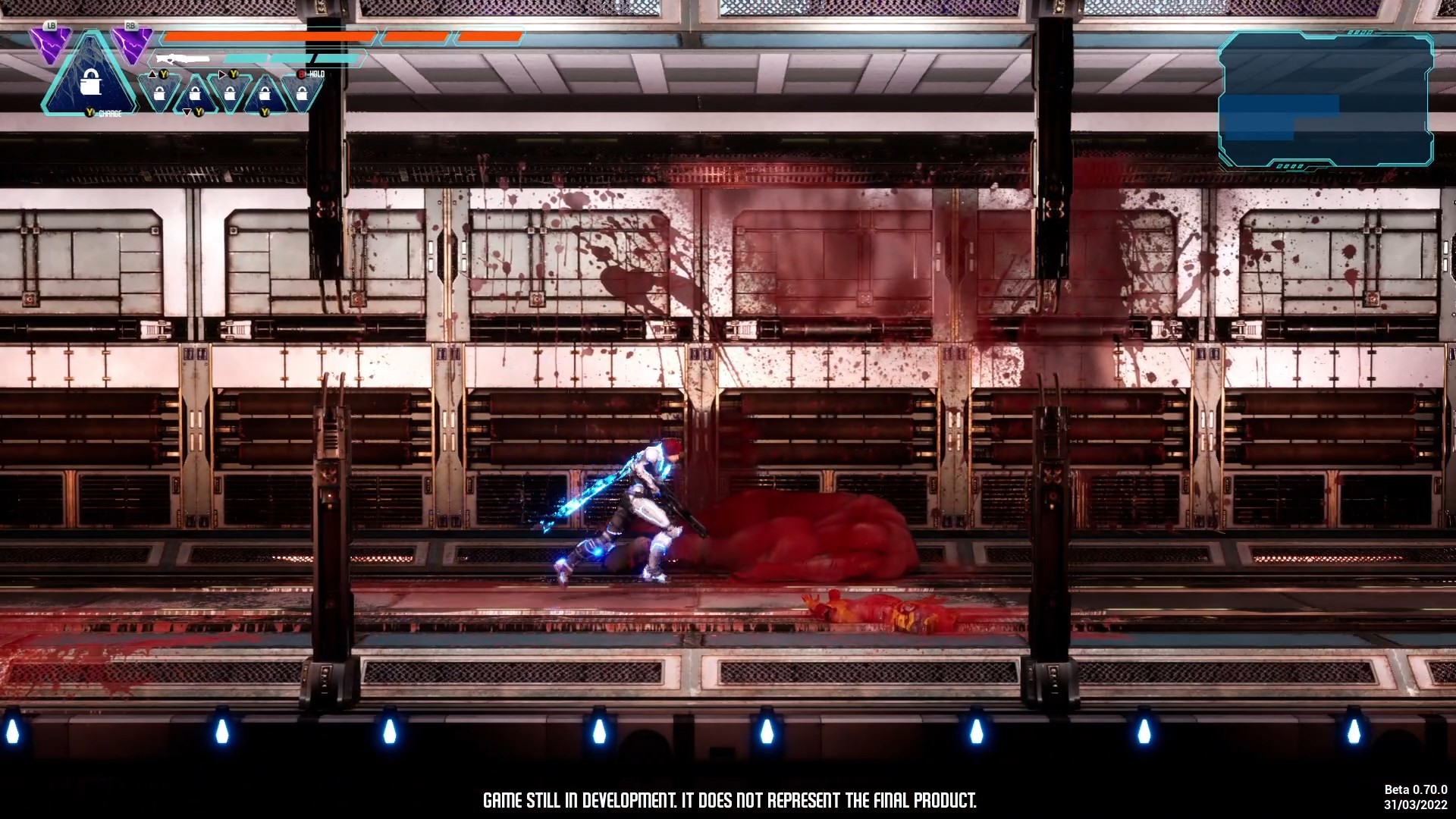This screenshot has width=1456, height=819.
Task: Select the locked slot with the up-arrow Y label
Action: click(x=159, y=94)
